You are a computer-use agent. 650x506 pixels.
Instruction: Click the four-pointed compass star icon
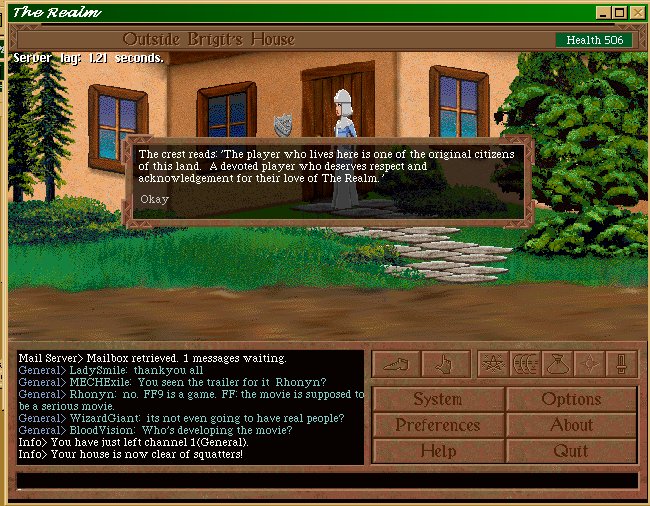click(x=589, y=363)
